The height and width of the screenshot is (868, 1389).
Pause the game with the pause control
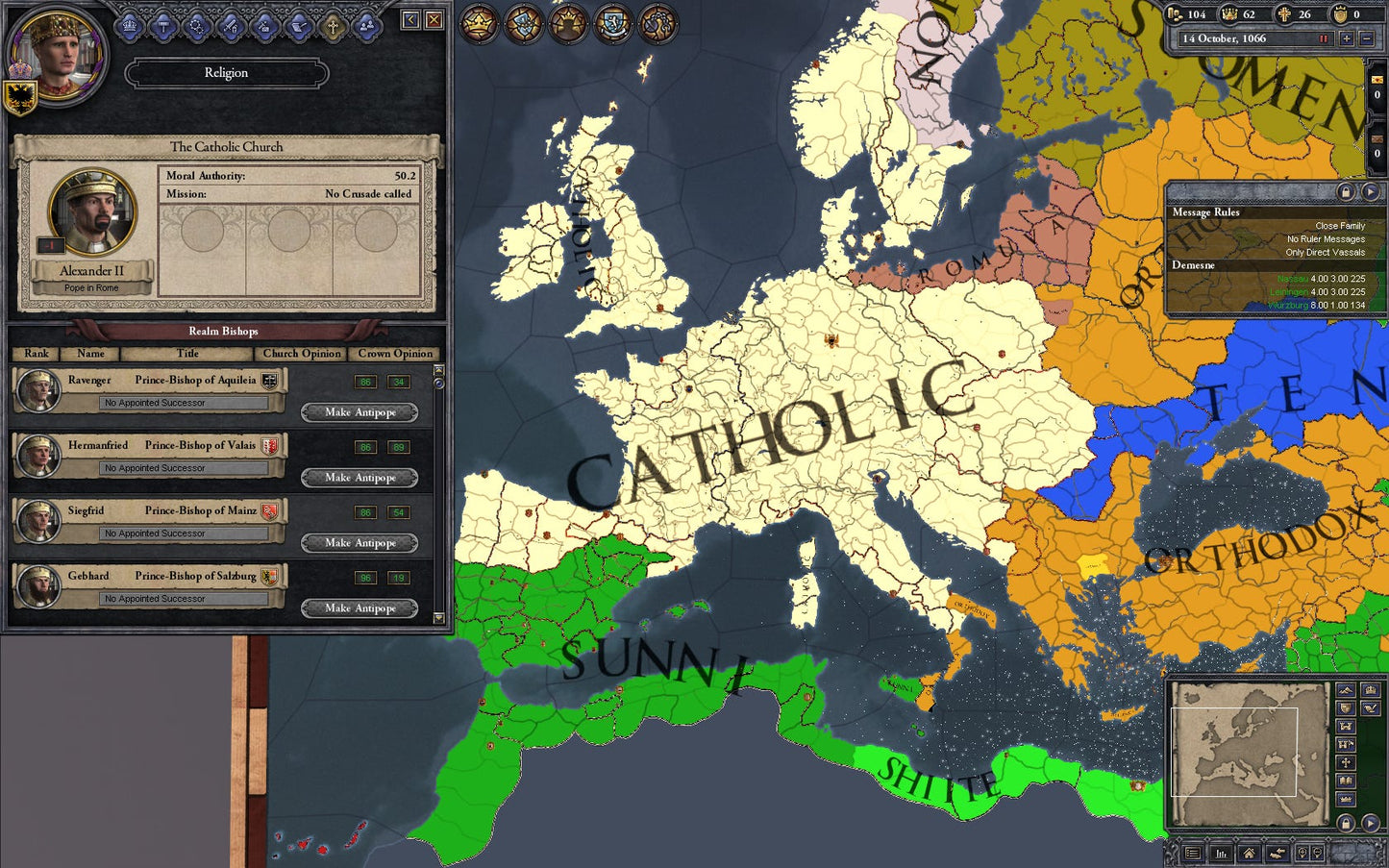[1326, 39]
